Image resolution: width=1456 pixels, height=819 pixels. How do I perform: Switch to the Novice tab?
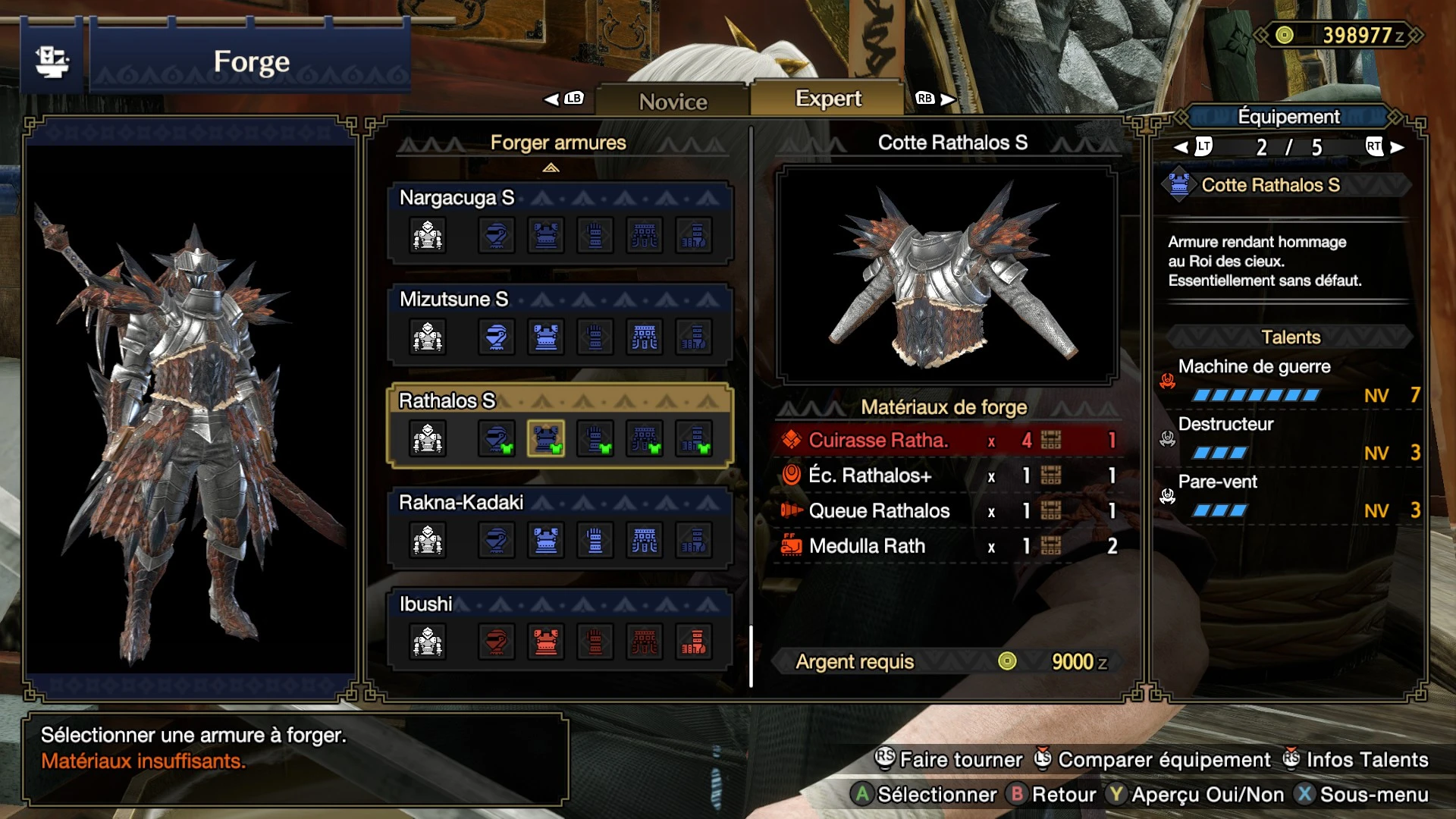pyautogui.click(x=673, y=101)
